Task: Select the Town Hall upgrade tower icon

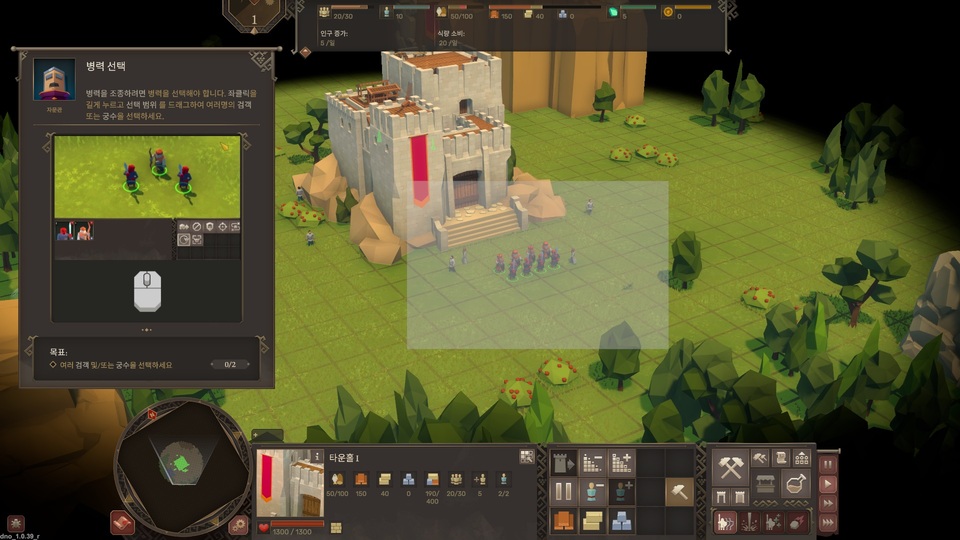Action: [x=563, y=463]
